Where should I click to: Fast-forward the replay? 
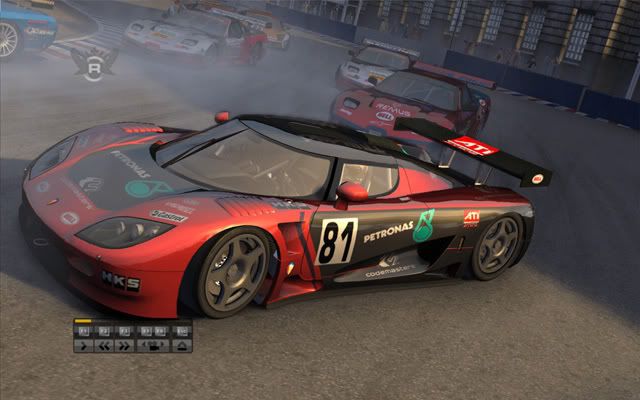point(124,345)
